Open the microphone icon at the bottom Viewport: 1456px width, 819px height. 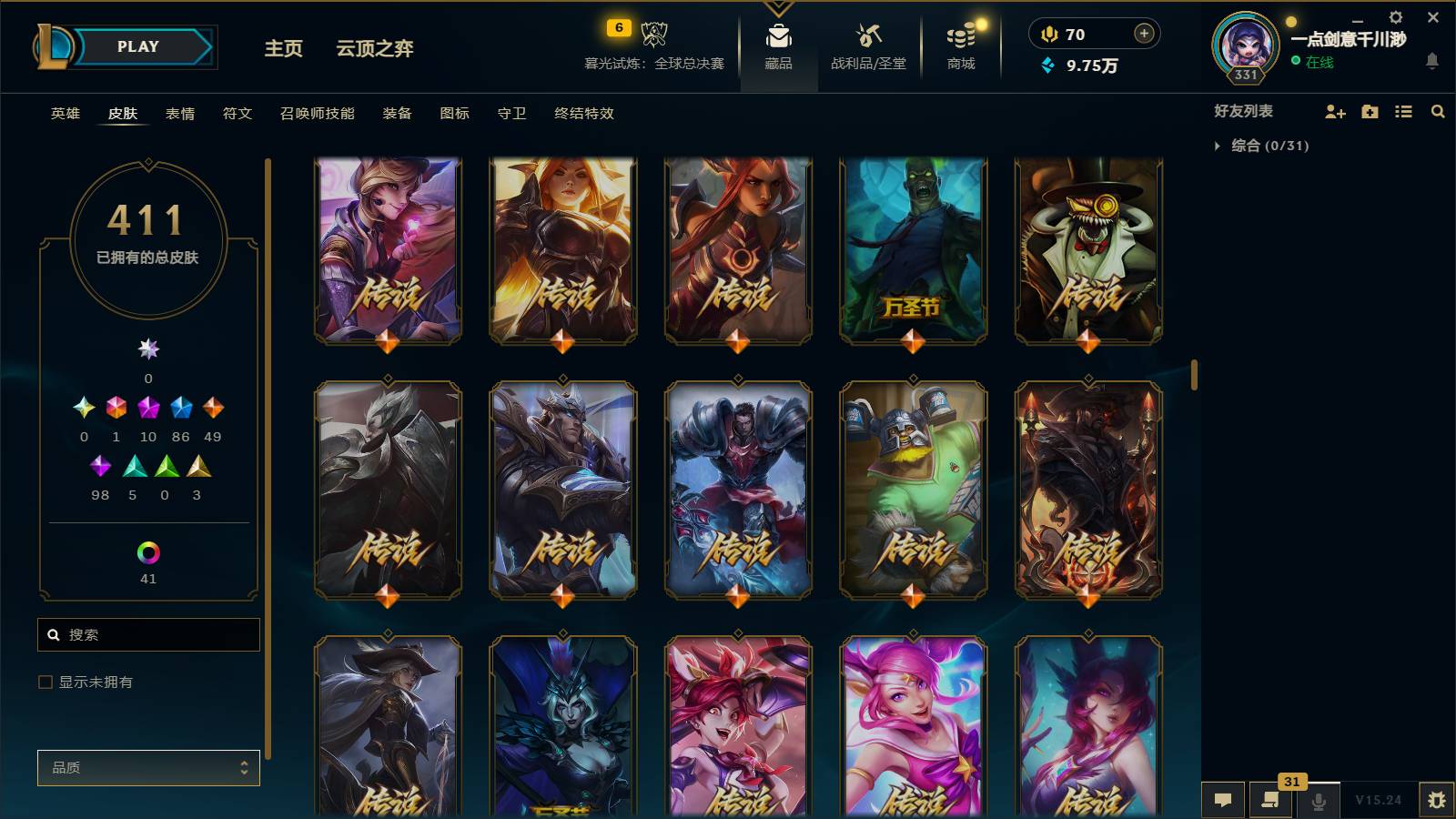coord(1317,800)
